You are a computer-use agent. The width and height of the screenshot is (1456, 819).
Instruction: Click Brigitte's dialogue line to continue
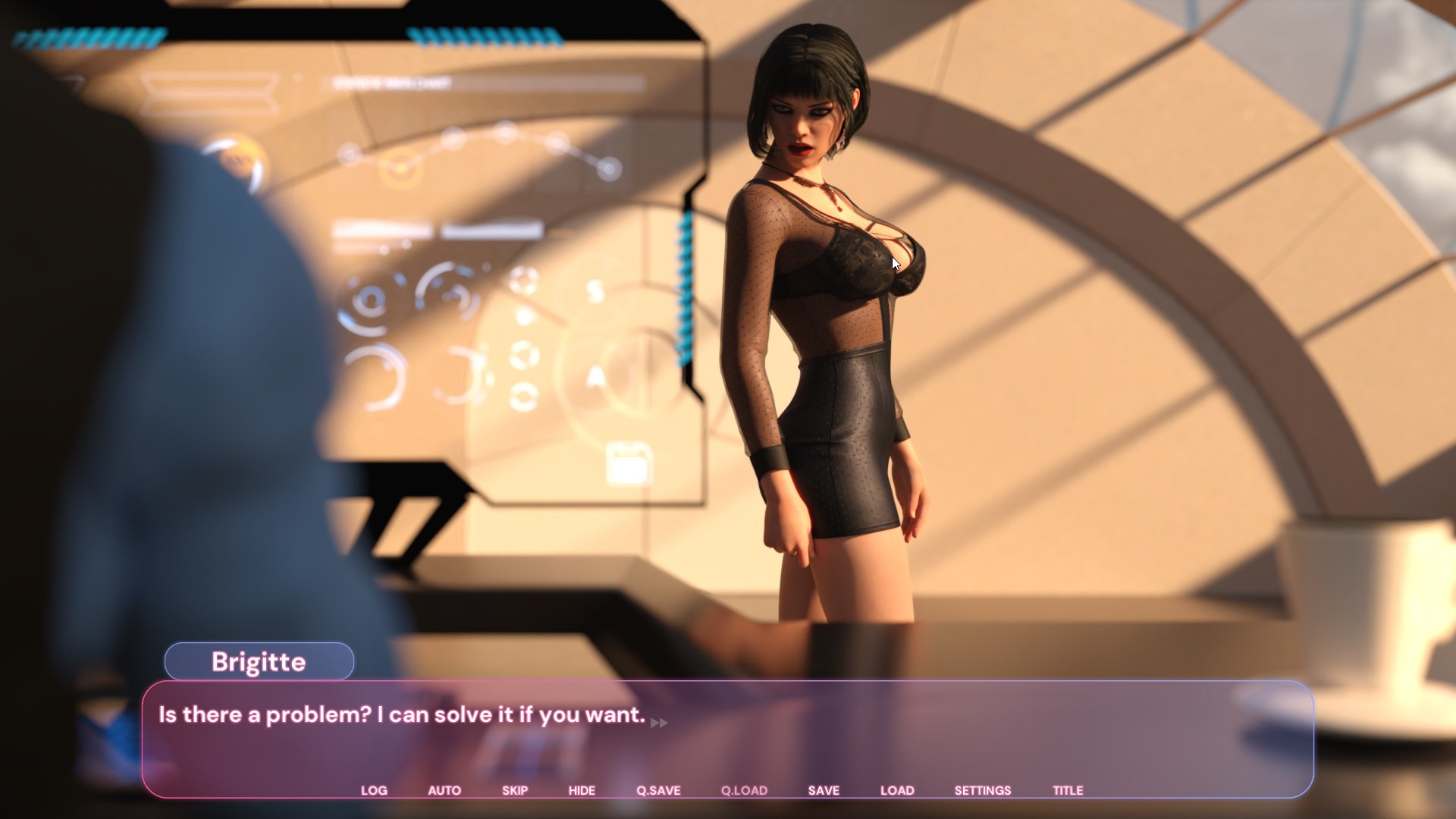[x=400, y=714]
